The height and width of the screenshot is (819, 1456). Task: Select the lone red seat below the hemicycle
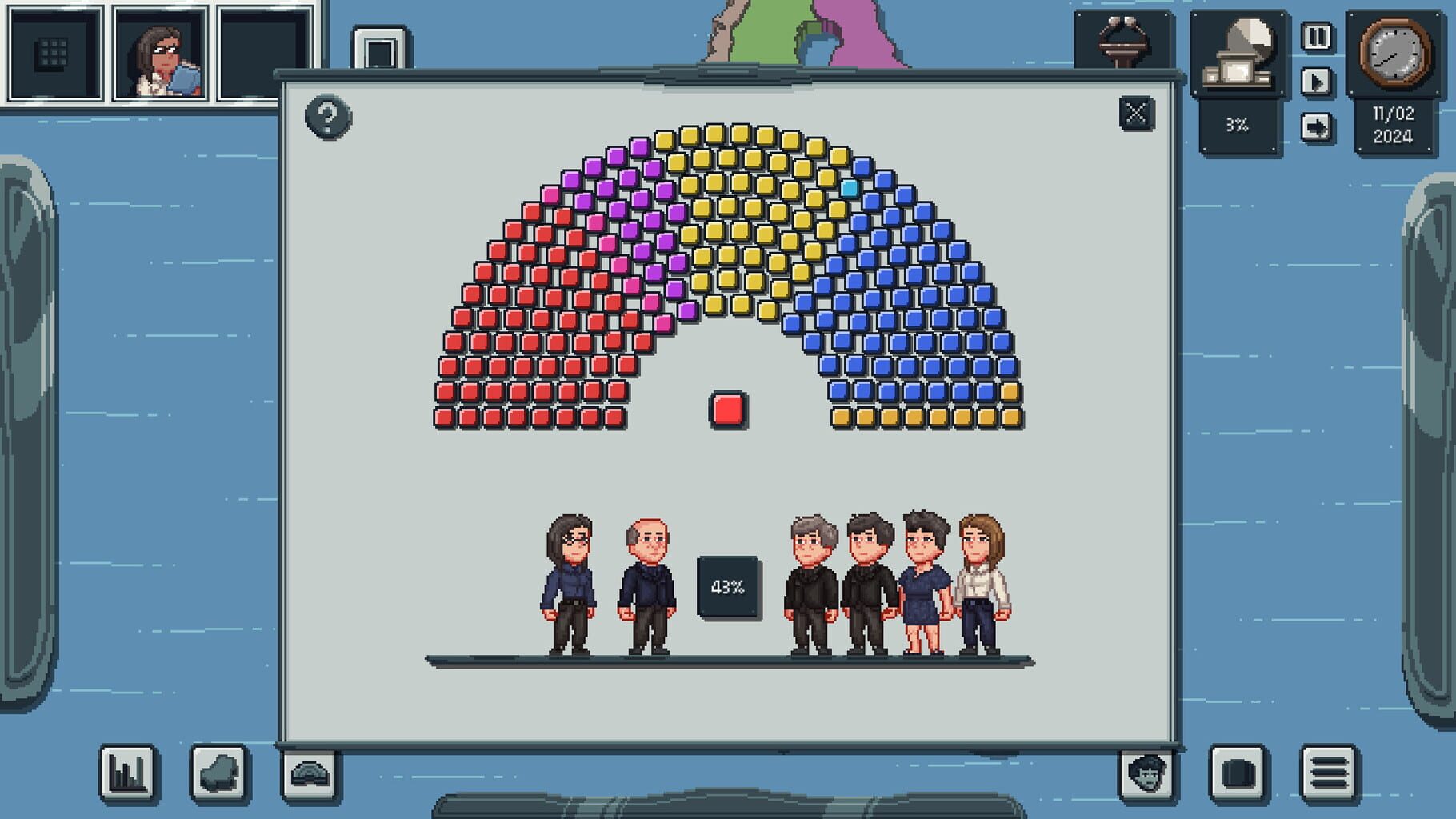[727, 409]
